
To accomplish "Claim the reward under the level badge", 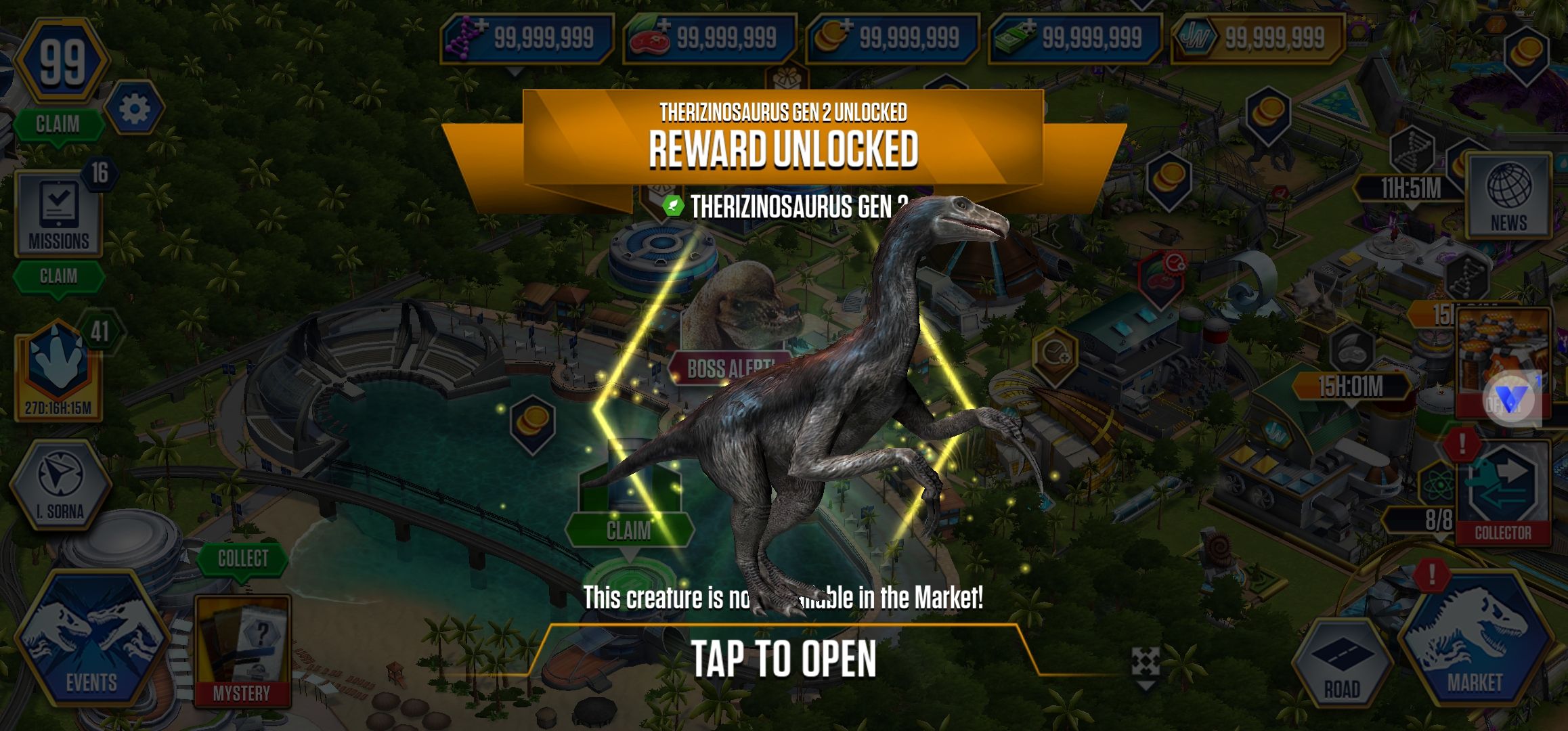I will click(x=58, y=125).
